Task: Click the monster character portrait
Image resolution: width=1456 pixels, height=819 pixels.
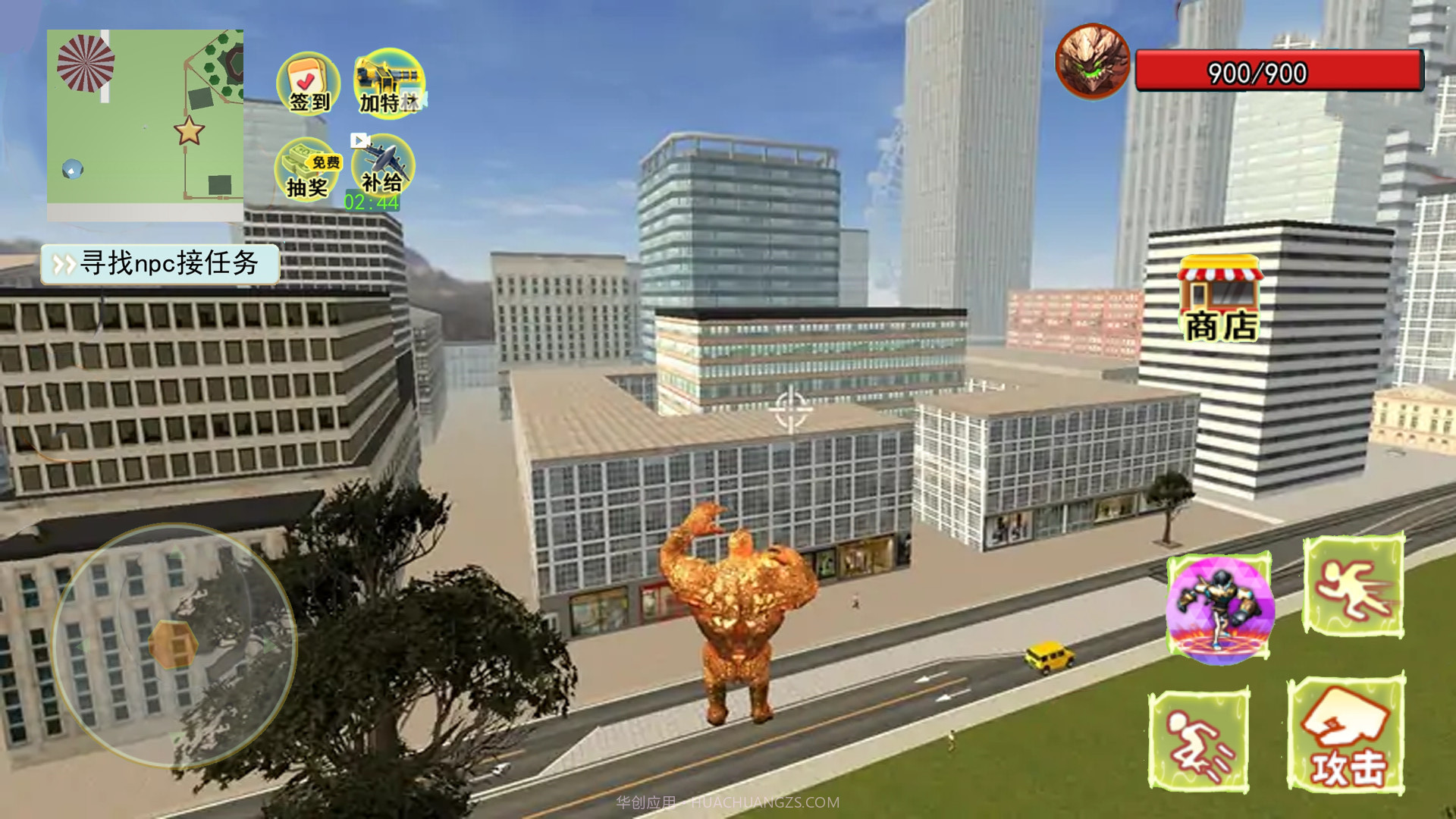Action: pos(1092,62)
